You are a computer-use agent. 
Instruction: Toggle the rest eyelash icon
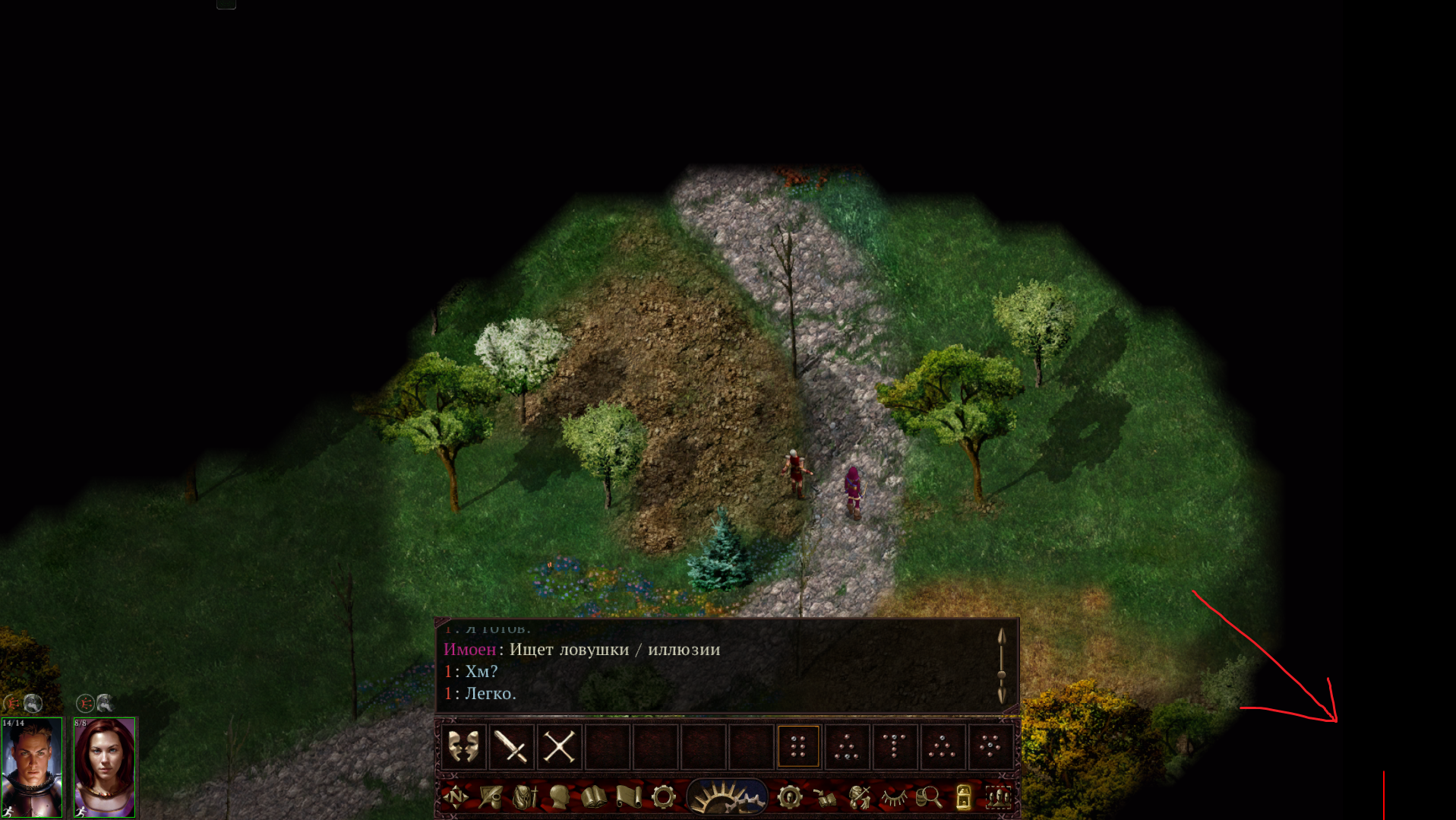[x=894, y=796]
